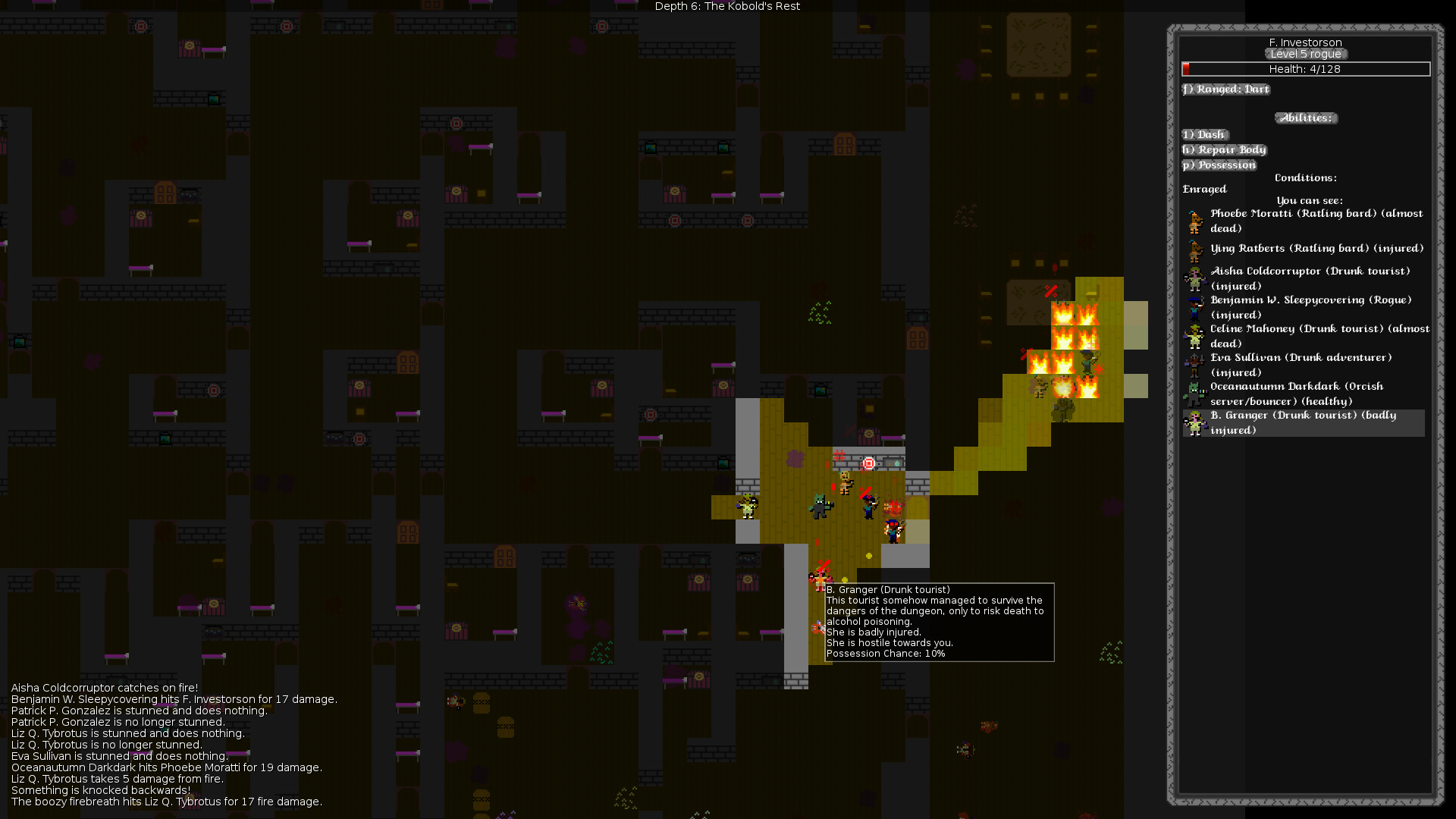Click Aisha Coldcorruptor's creature icon
The height and width of the screenshot is (819, 1456).
tap(1196, 278)
